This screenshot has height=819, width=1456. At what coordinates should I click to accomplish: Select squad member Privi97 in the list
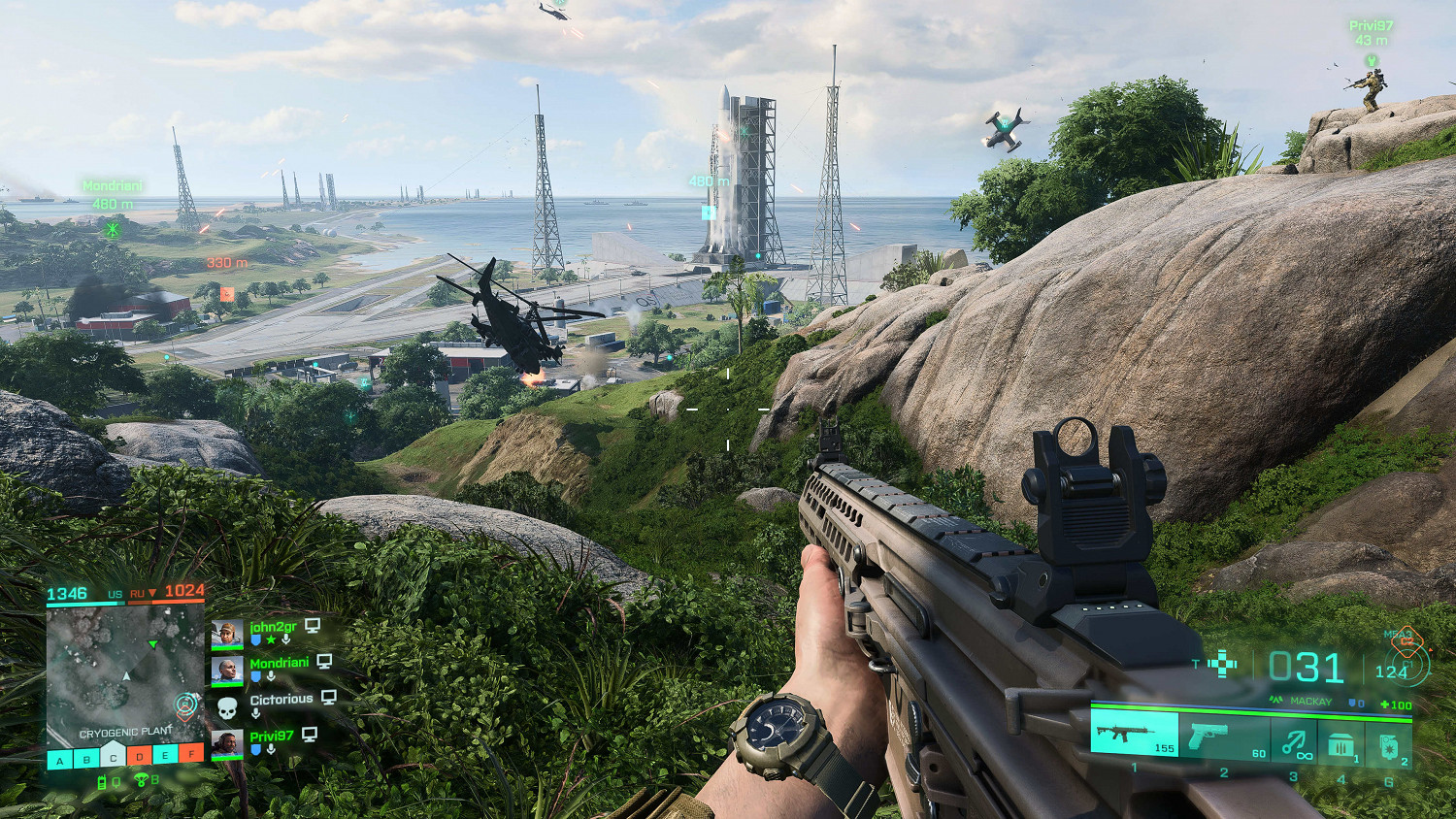271,737
